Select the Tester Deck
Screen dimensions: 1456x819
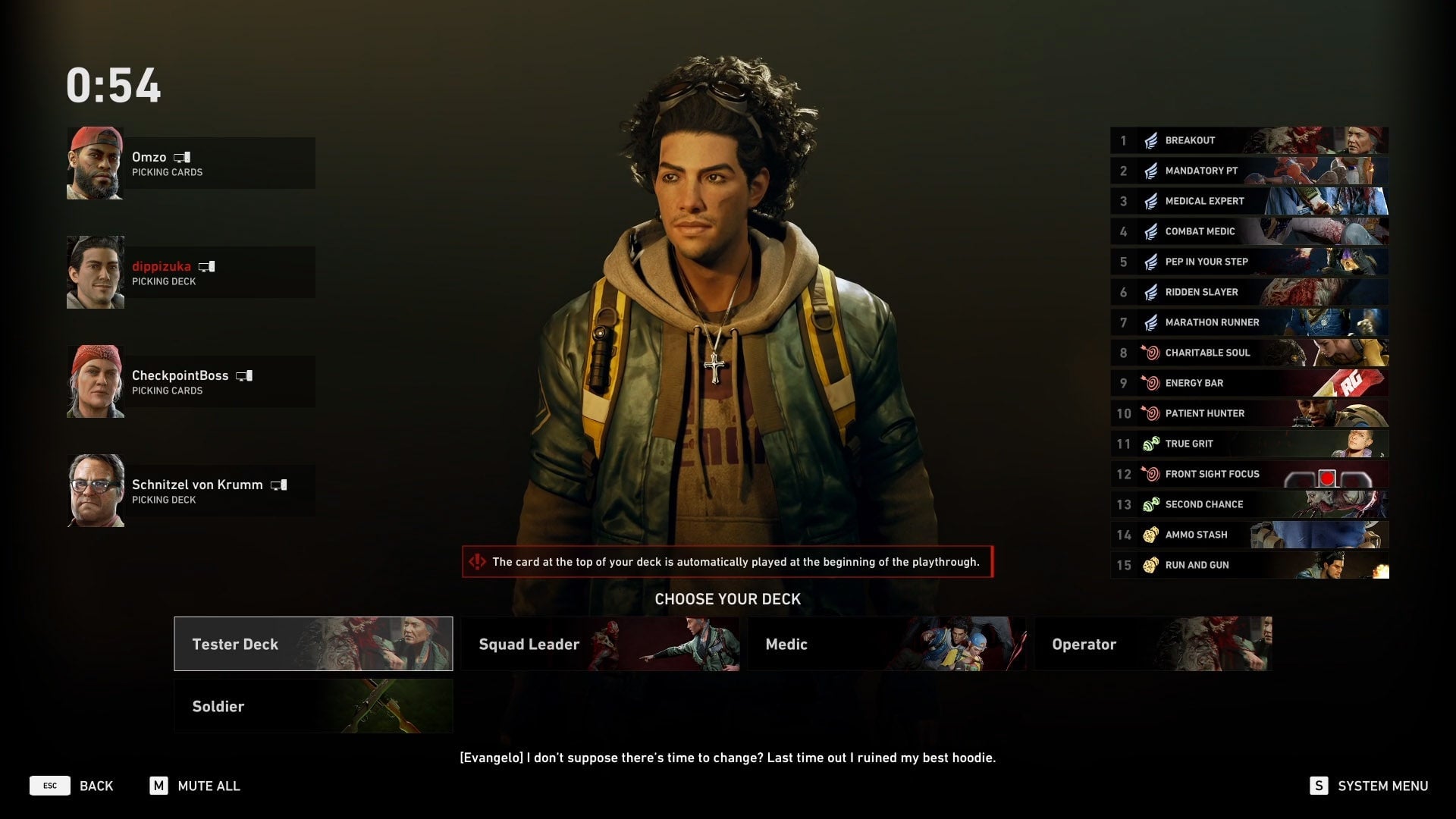(x=312, y=644)
